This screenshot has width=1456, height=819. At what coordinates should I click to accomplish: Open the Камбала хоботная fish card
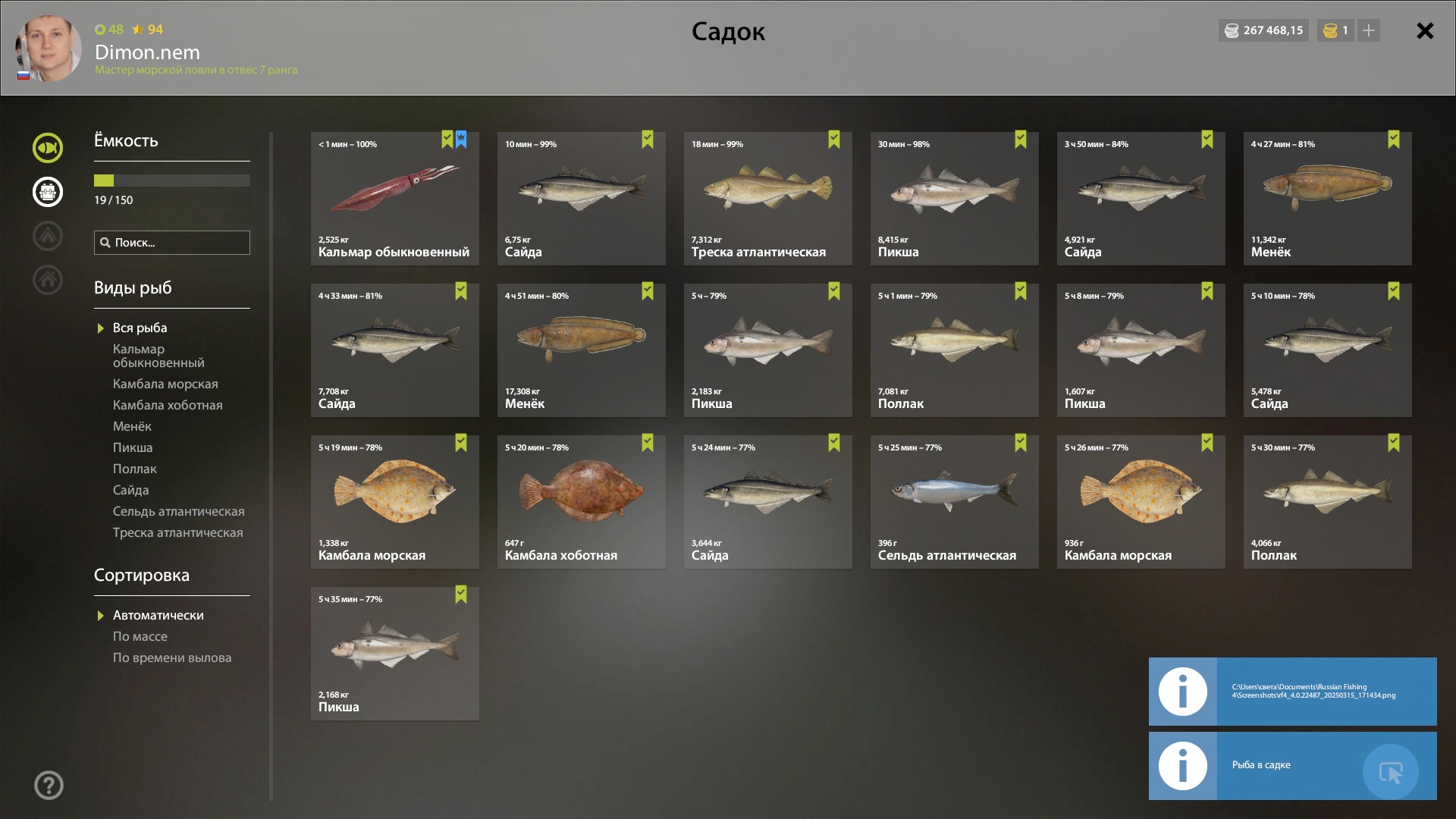pos(581,502)
